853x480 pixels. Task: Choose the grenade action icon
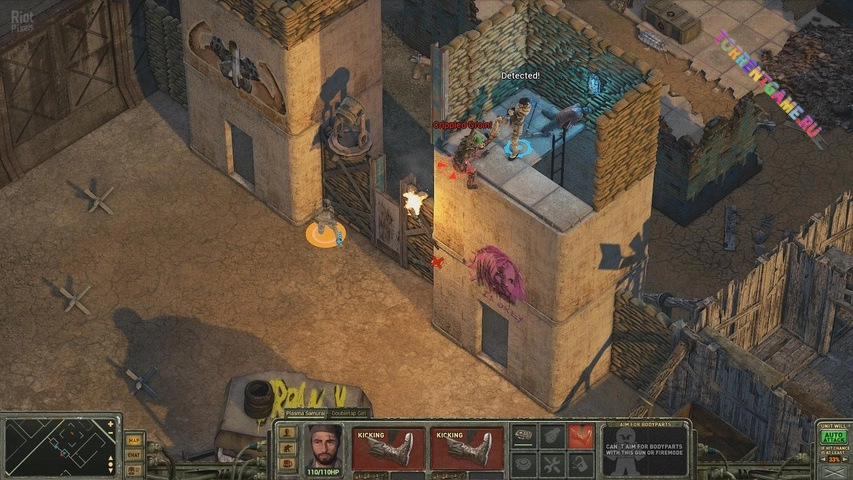point(553,436)
